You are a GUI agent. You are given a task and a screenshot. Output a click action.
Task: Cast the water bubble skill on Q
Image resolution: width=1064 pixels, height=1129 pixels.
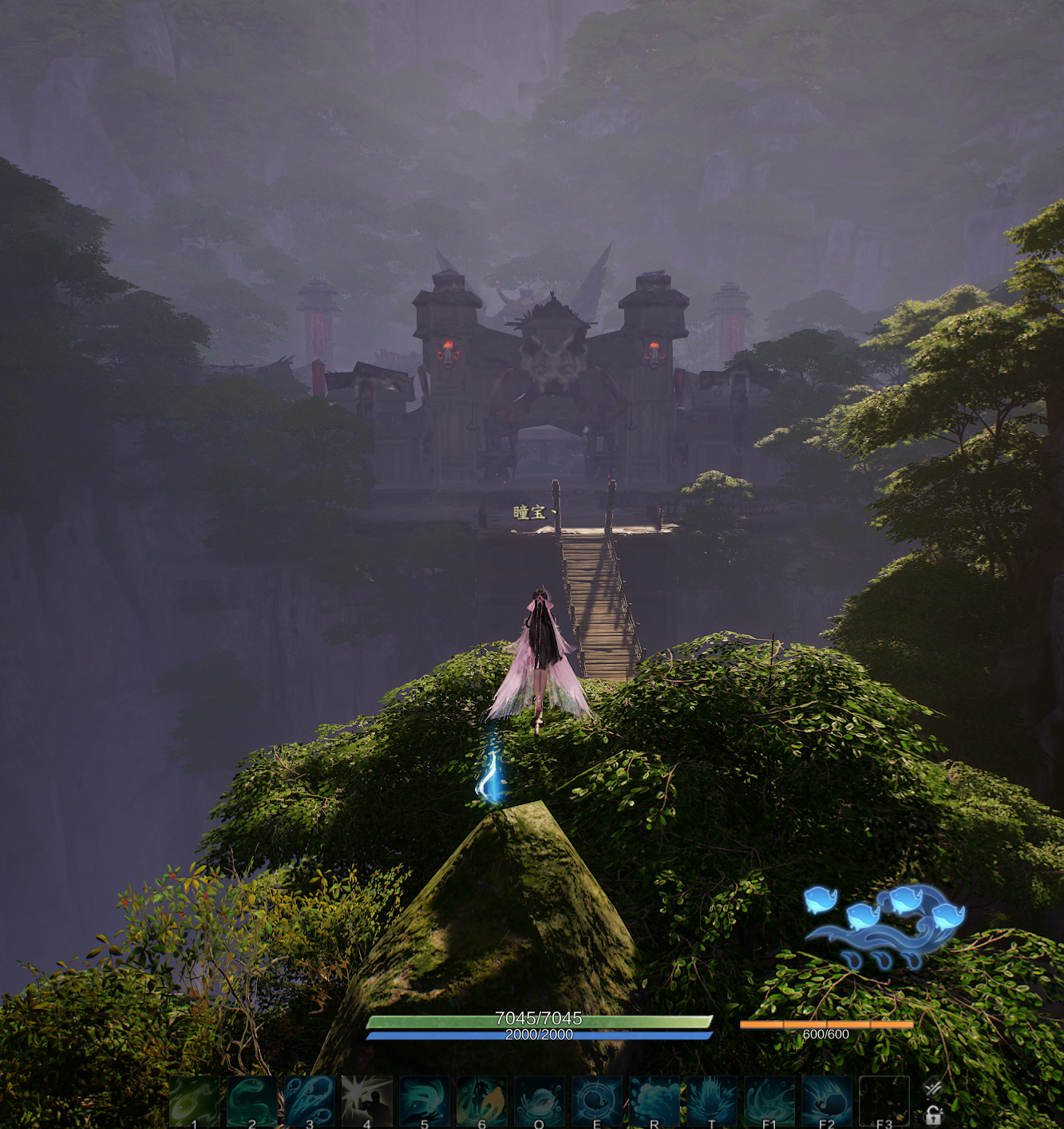coord(539,1102)
